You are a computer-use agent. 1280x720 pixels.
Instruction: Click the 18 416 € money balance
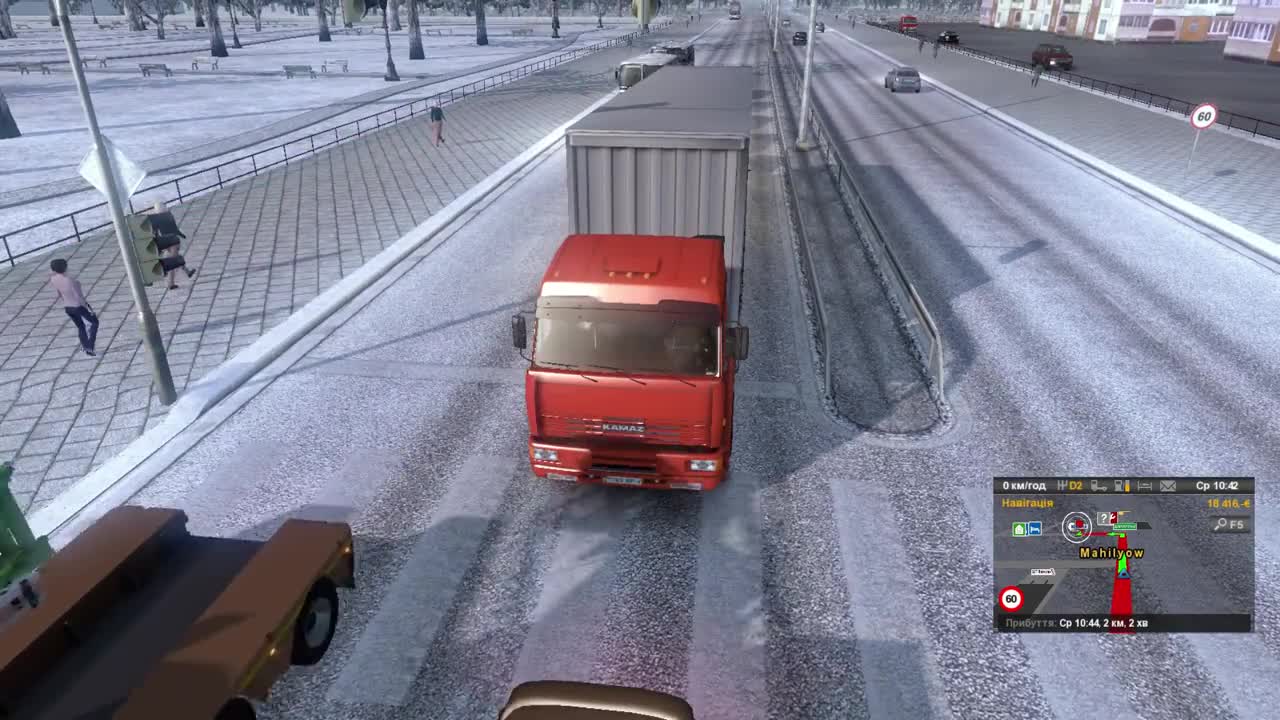point(1228,503)
